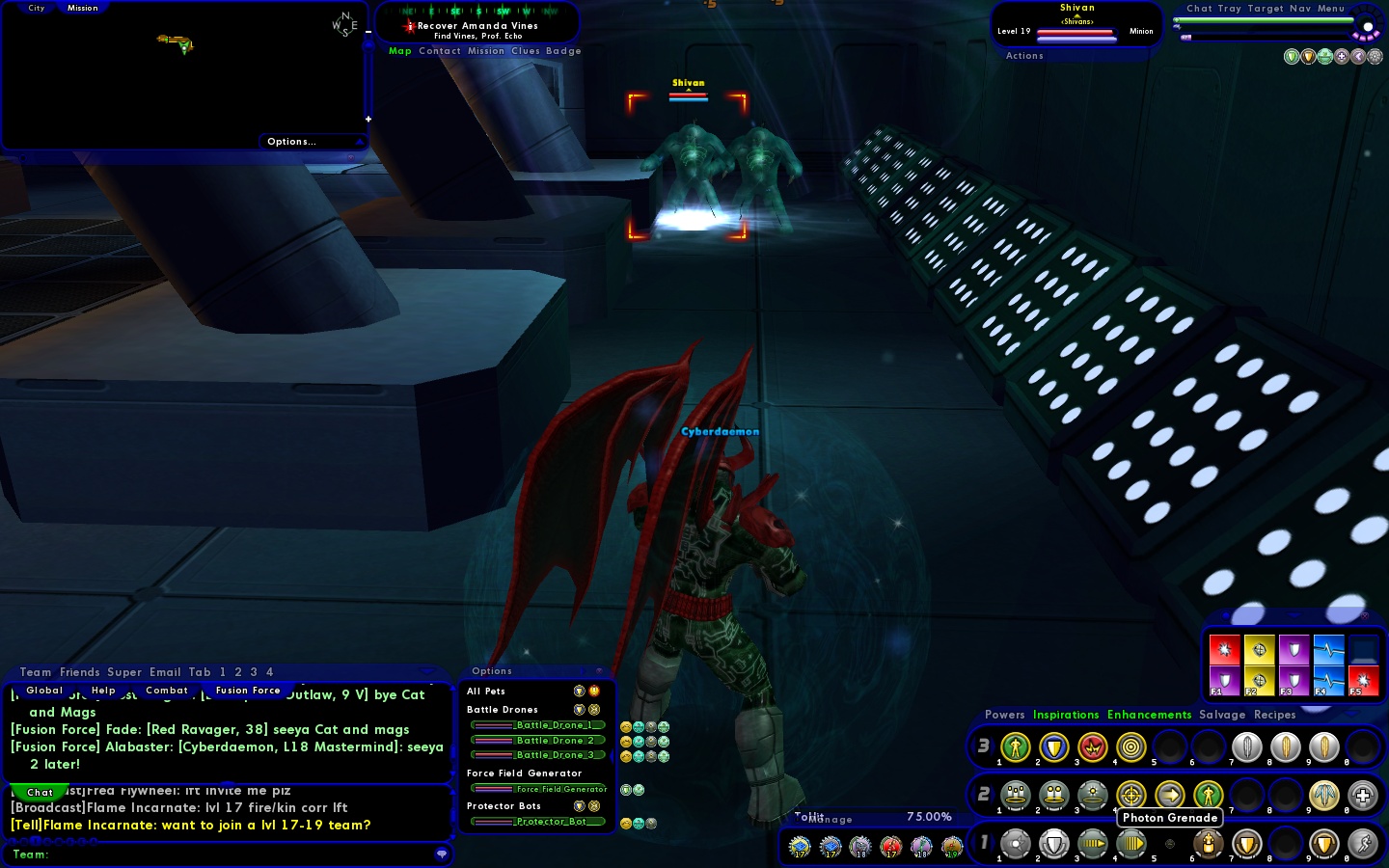This screenshot has height=868, width=1389.
Task: Activate the Sprint running figure power
Action: [1362, 844]
